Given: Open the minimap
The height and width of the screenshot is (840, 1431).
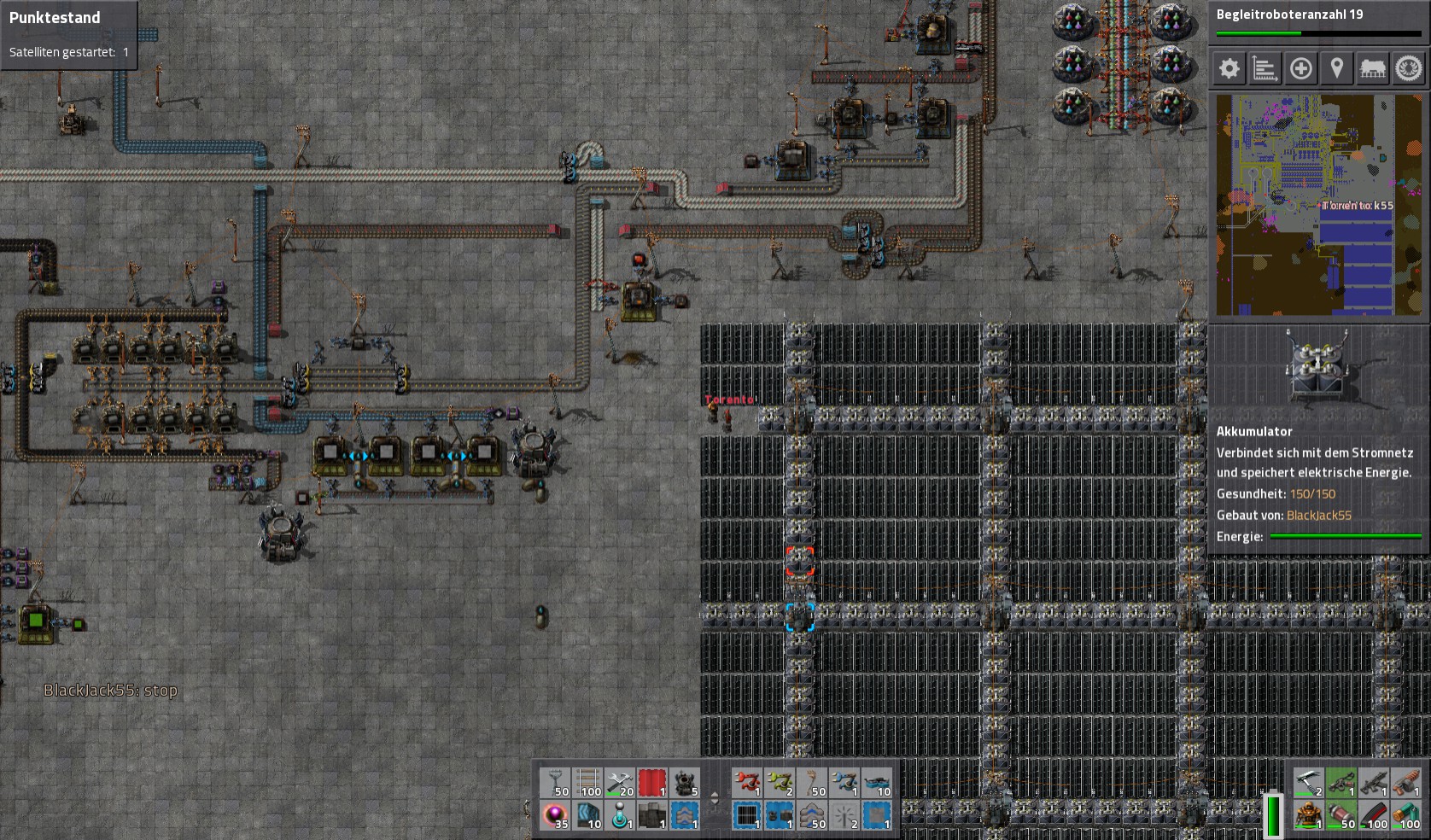Looking at the screenshot, I should click(1318, 205).
